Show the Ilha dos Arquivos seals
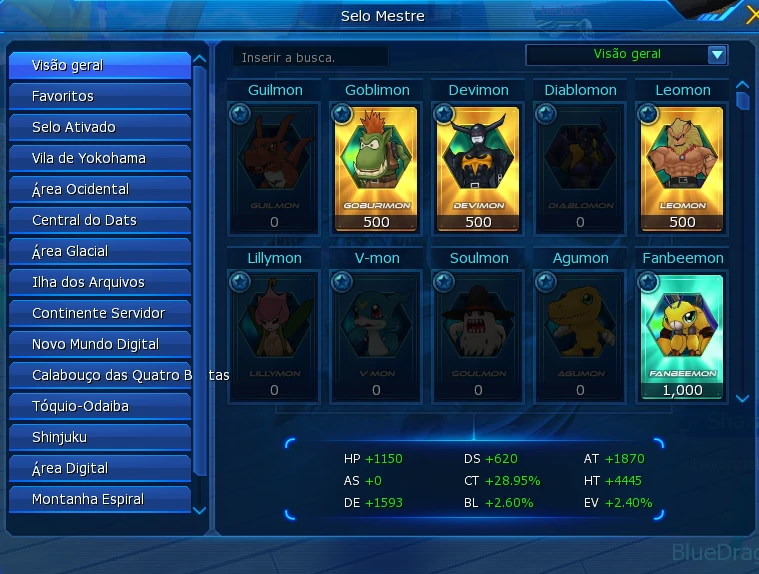 coord(99,282)
